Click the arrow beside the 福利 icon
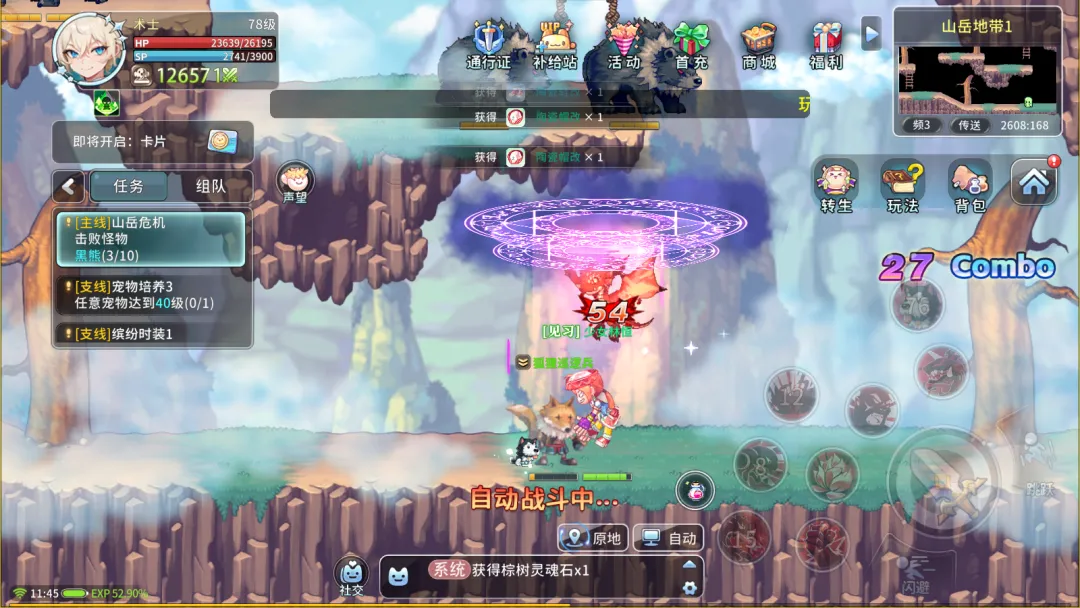This screenshot has width=1080, height=608. pos(871,33)
